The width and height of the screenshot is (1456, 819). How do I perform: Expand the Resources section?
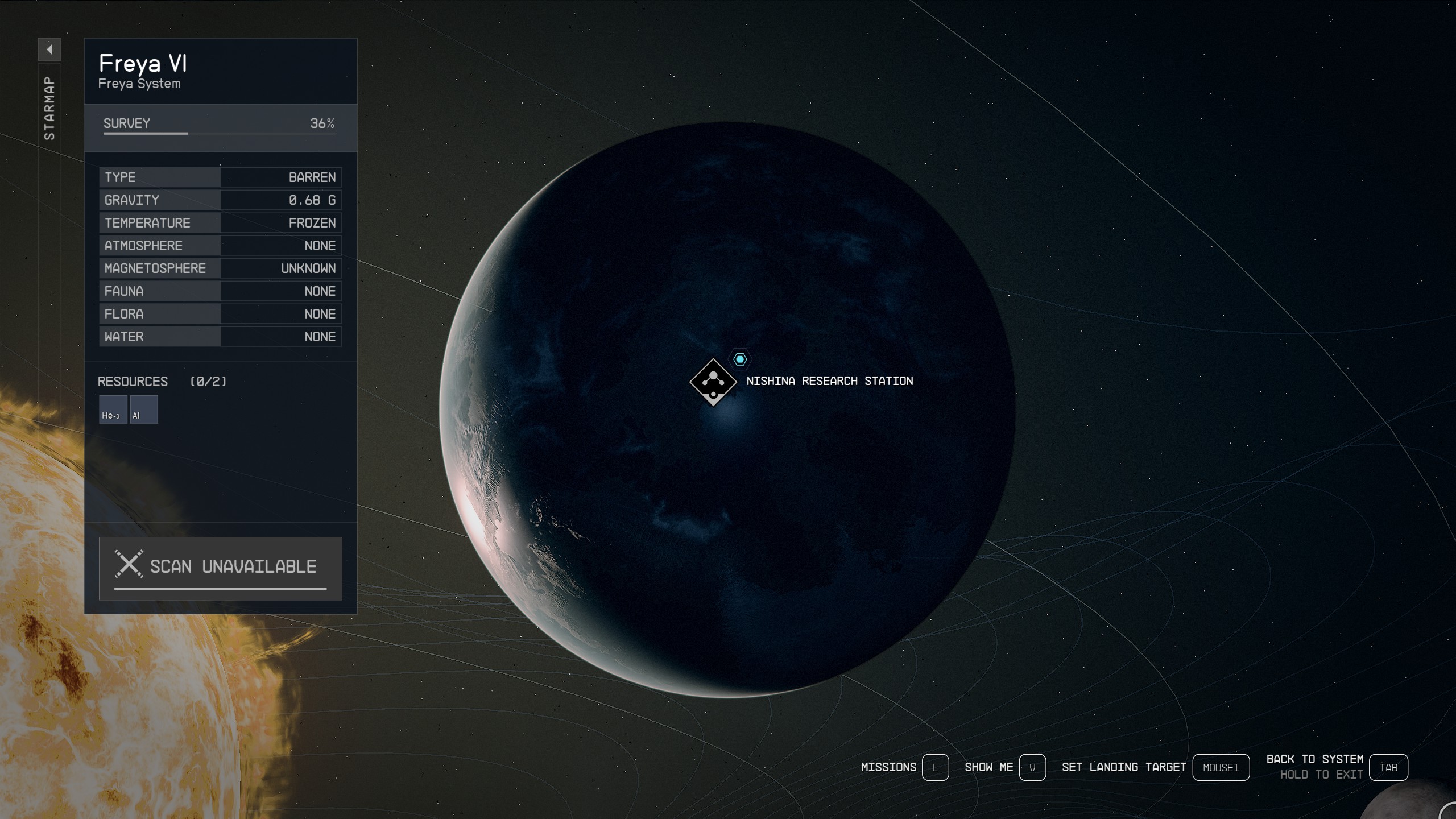132,381
